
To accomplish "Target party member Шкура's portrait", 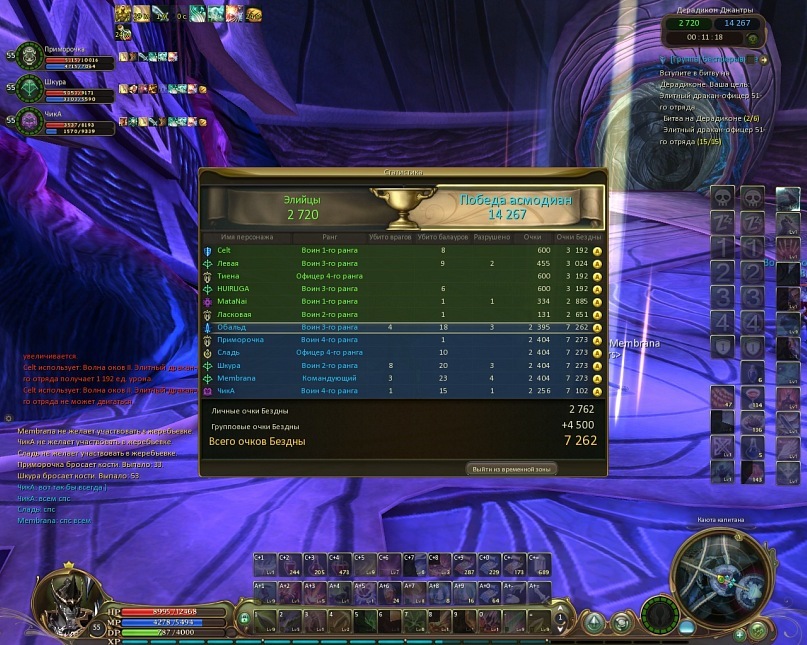I will click(30, 90).
